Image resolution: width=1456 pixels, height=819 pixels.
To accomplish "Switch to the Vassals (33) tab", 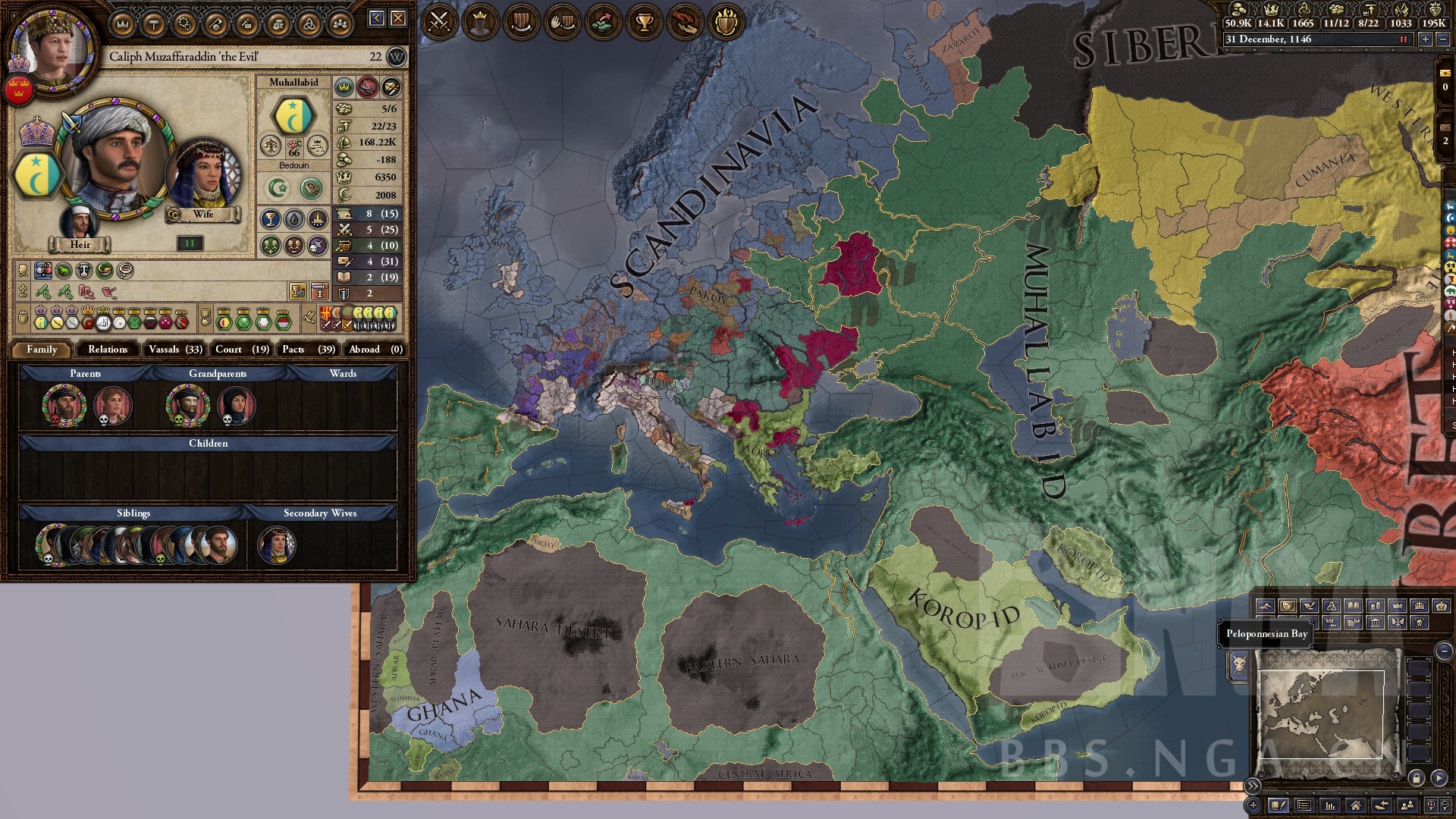I will (176, 350).
